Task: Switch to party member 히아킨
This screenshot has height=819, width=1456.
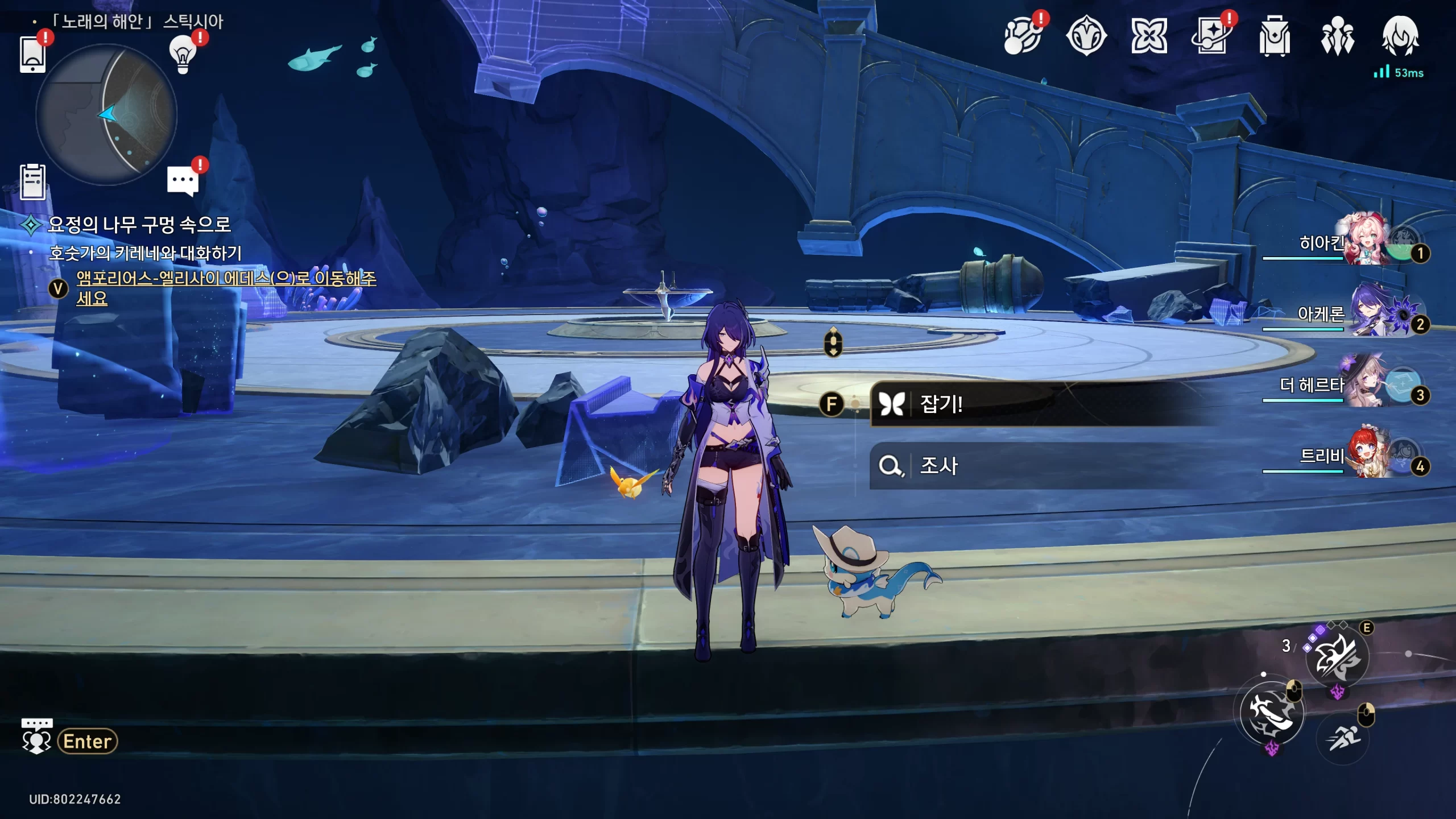Action: click(x=1365, y=242)
